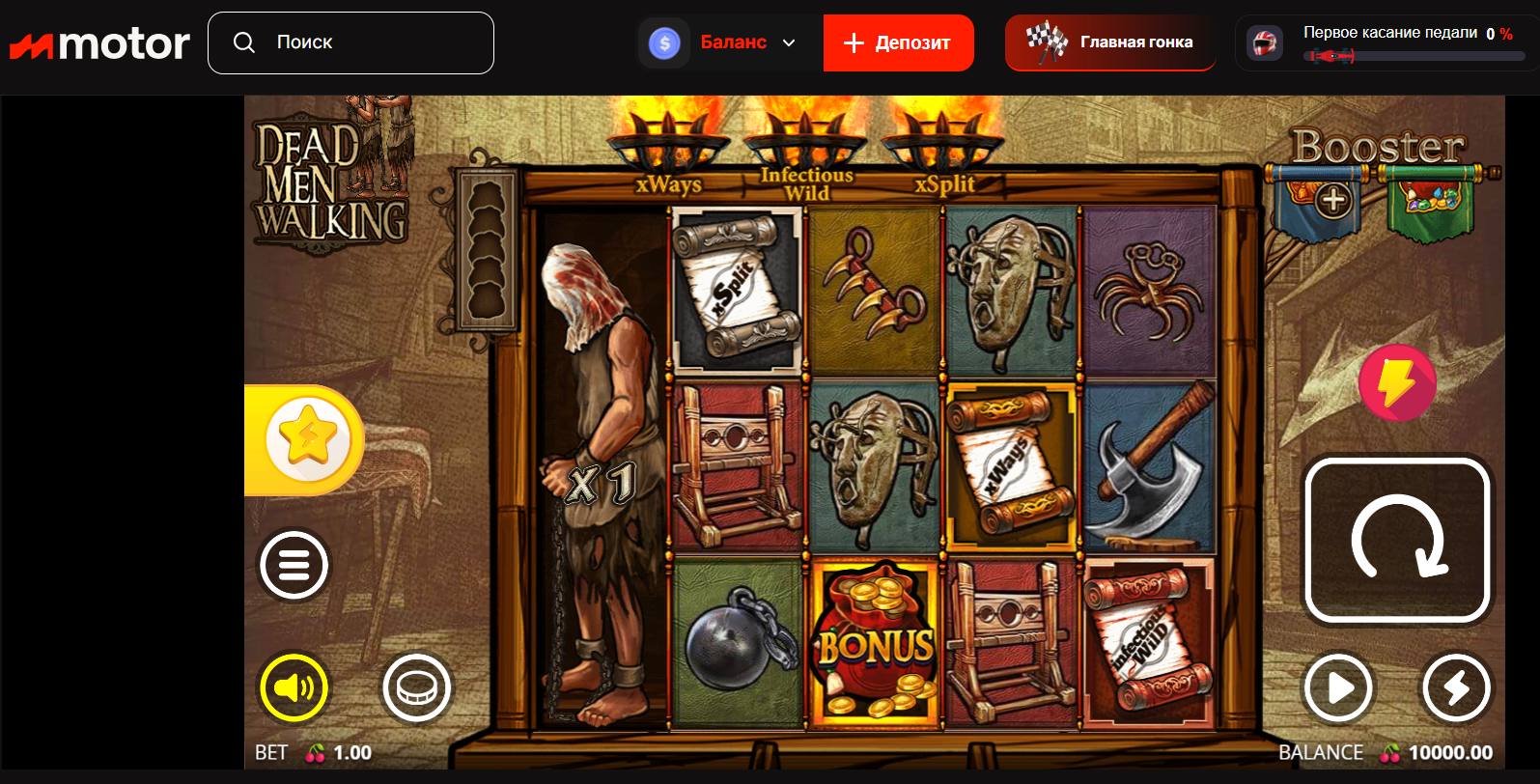The height and width of the screenshot is (784, 1540).
Task: Toggle turbo mode lightning button
Action: coord(1456,688)
